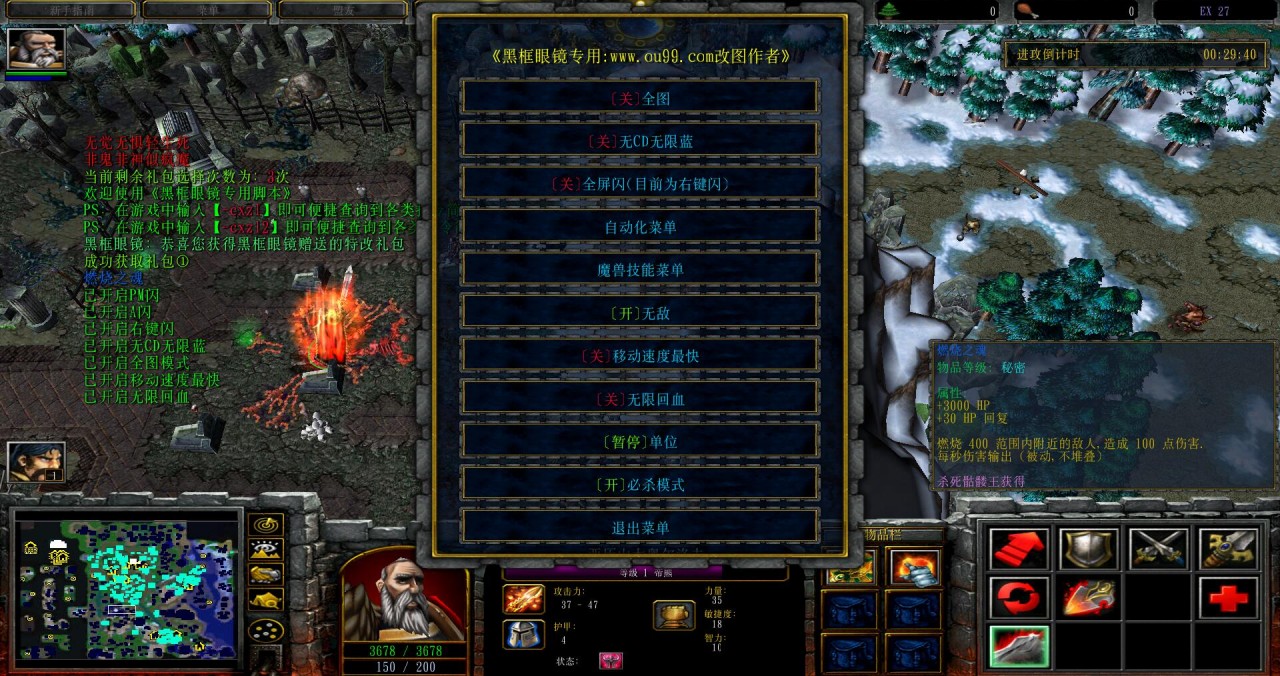
Task: Click the red cross hero skills button
Action: (1229, 598)
